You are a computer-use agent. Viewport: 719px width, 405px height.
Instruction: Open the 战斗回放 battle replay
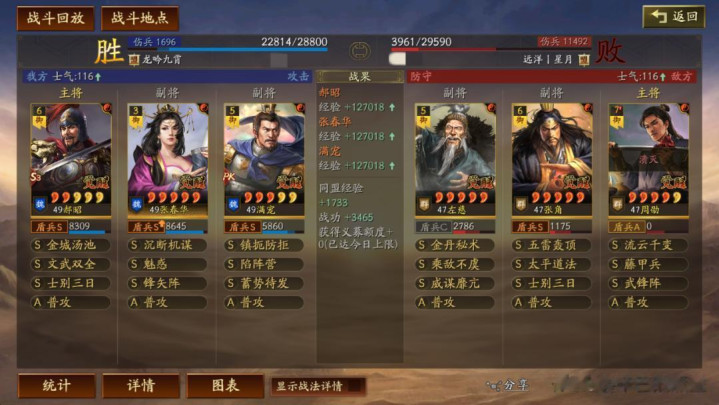[x=55, y=18]
